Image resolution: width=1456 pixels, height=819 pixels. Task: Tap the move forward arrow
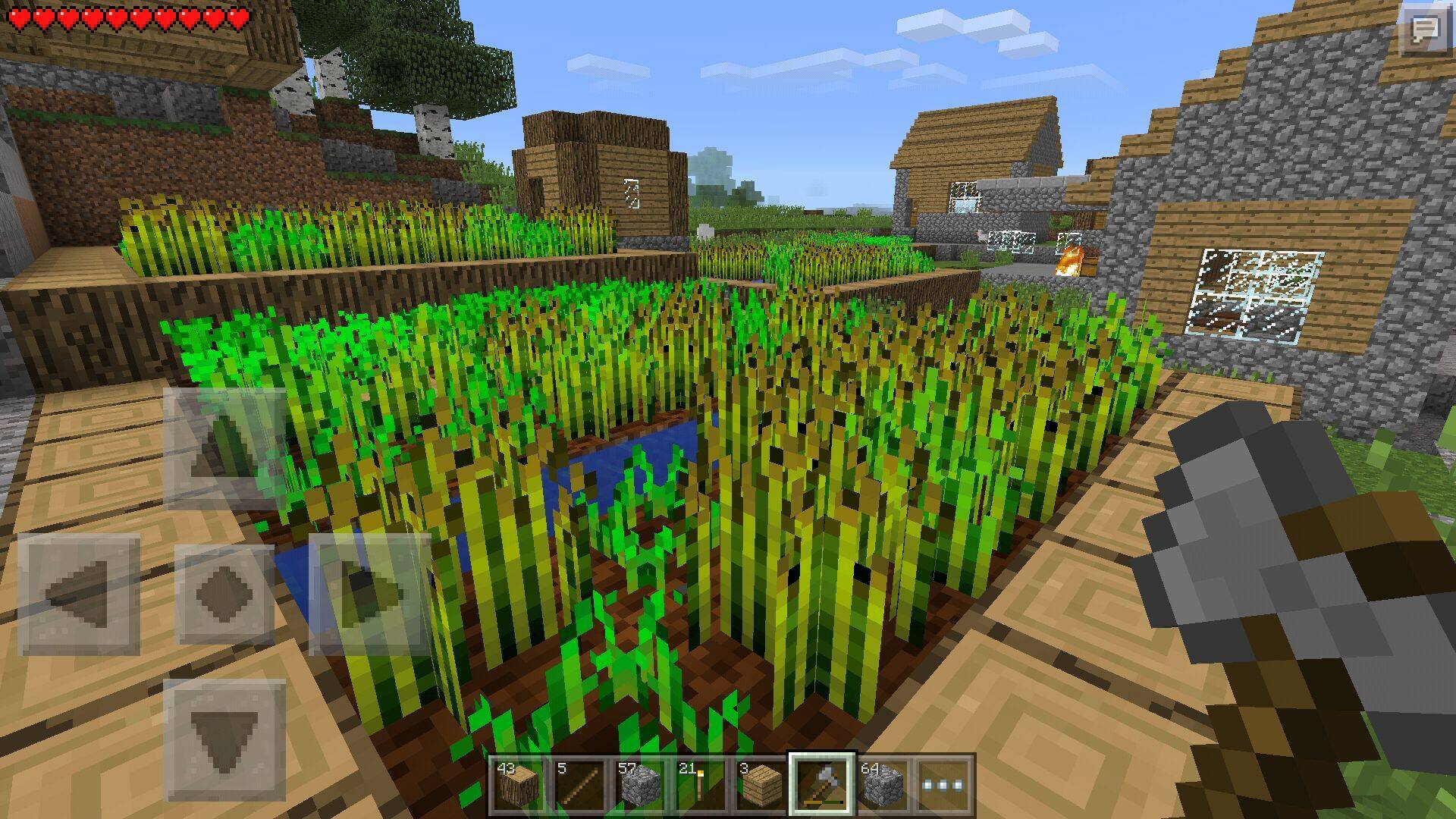coord(224,449)
